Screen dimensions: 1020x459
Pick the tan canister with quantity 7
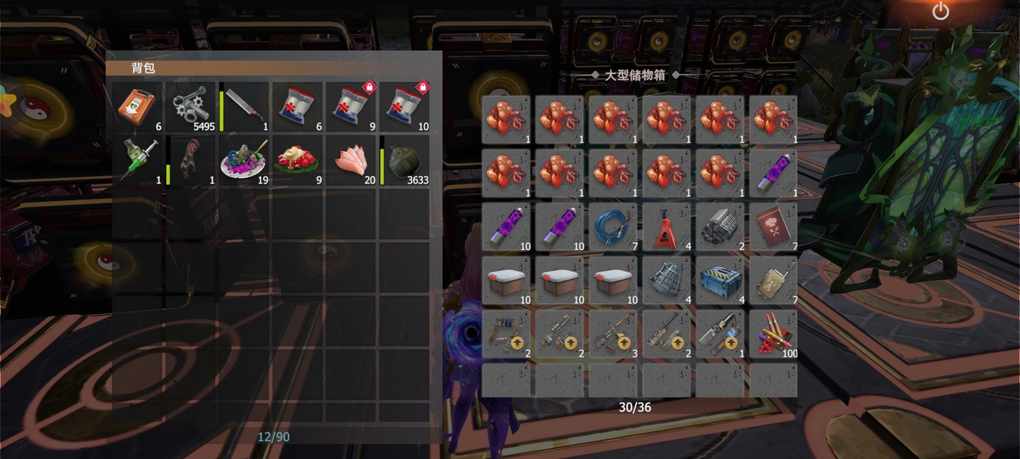(773, 281)
